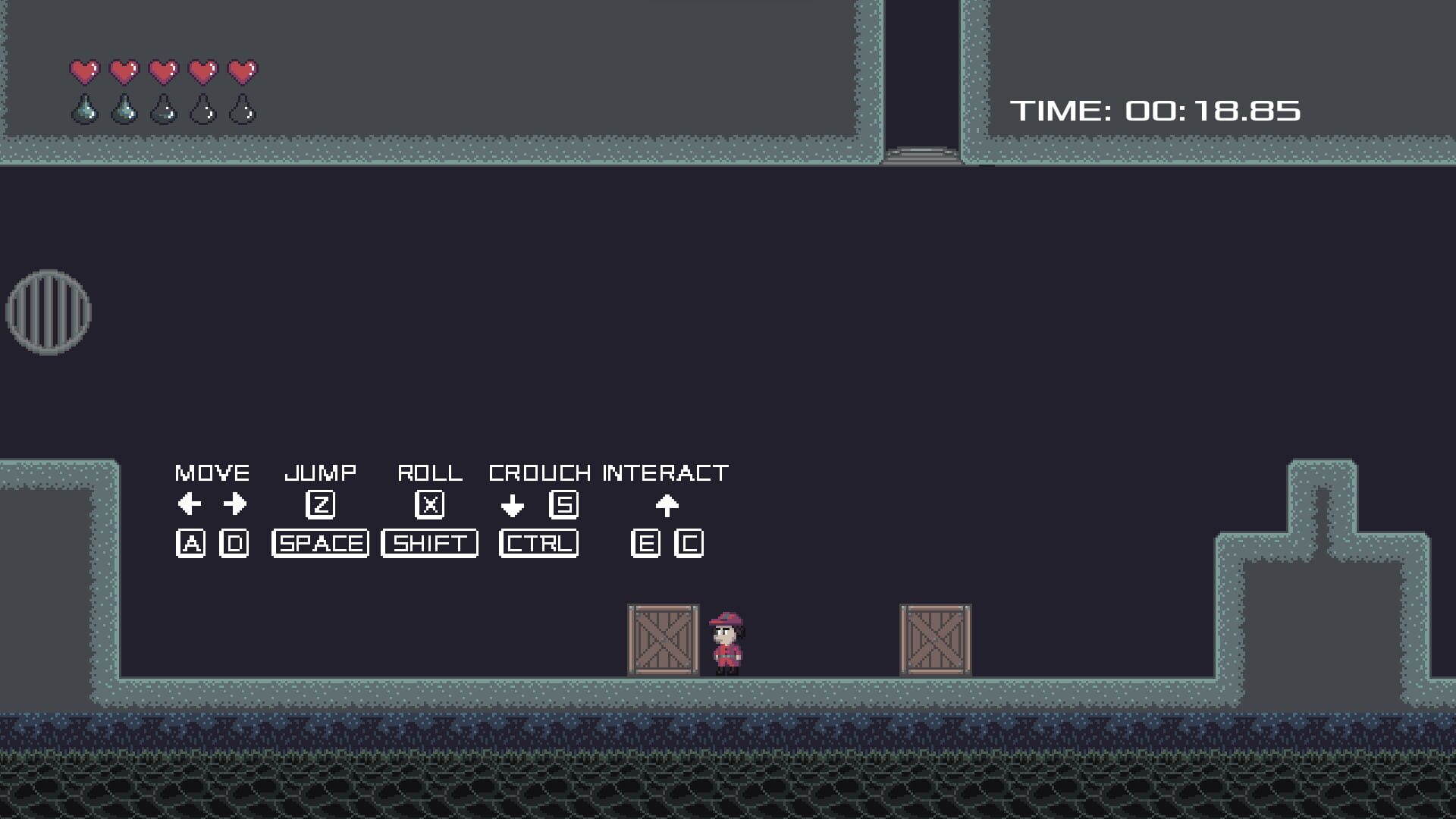Click the SPACE key label
The image size is (1456, 819).
point(319,543)
